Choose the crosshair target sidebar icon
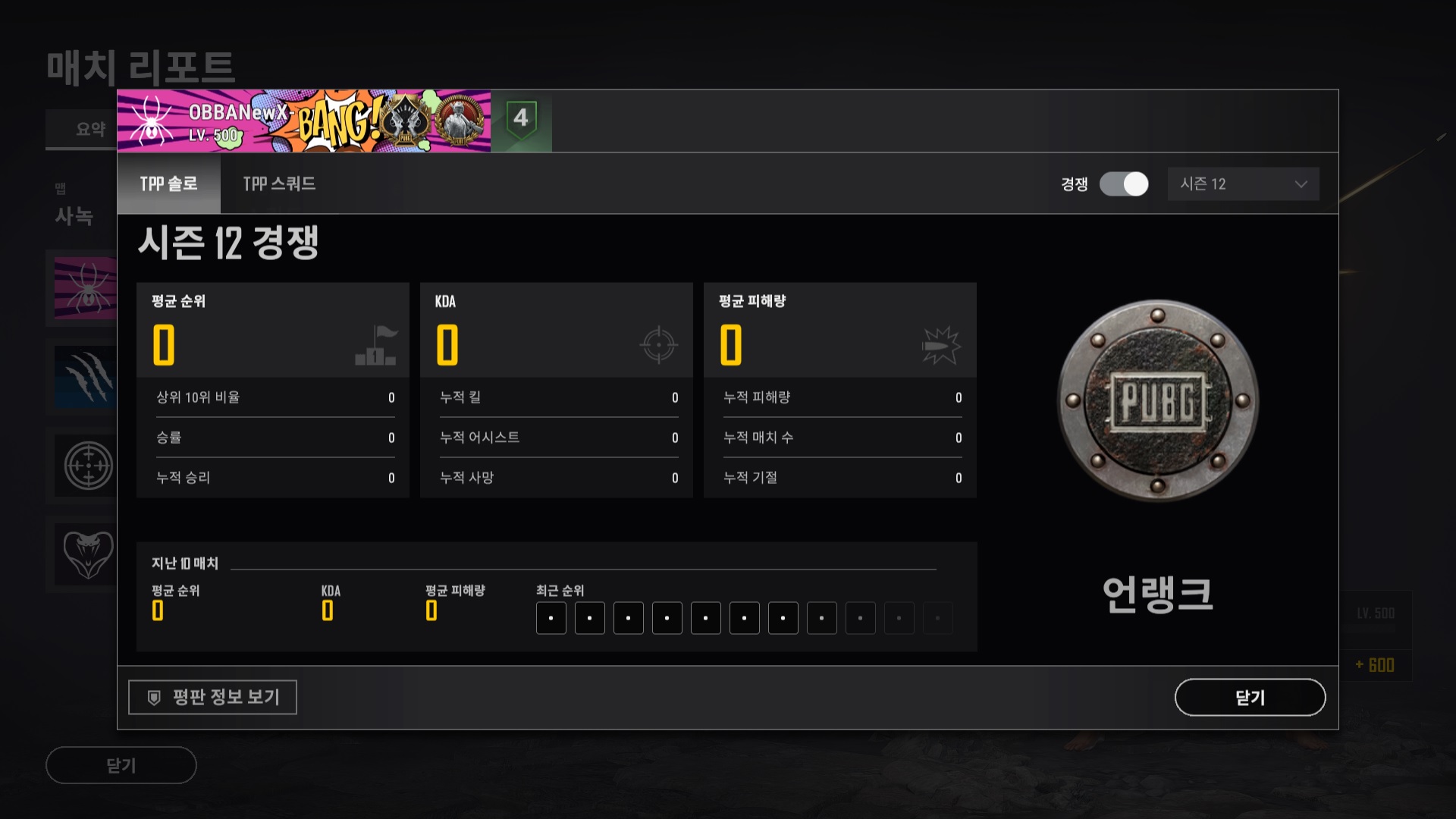 [x=87, y=465]
